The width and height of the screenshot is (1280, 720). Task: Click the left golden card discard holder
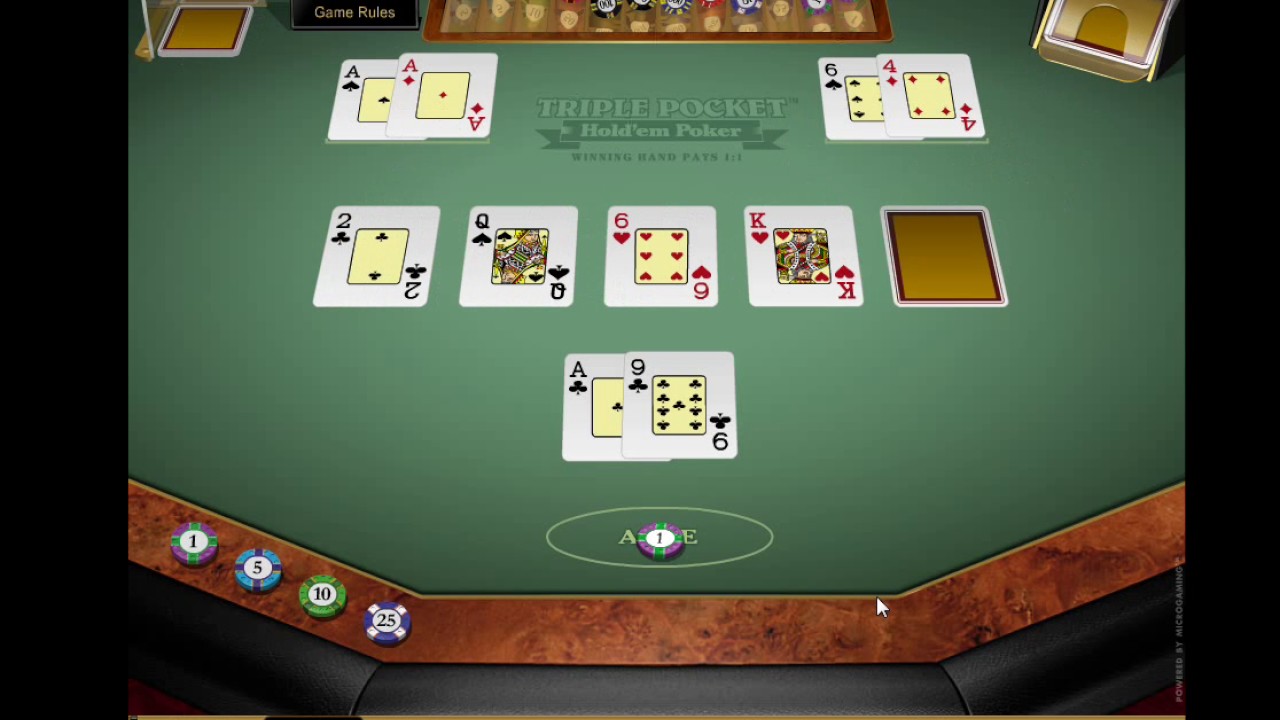[x=205, y=30]
